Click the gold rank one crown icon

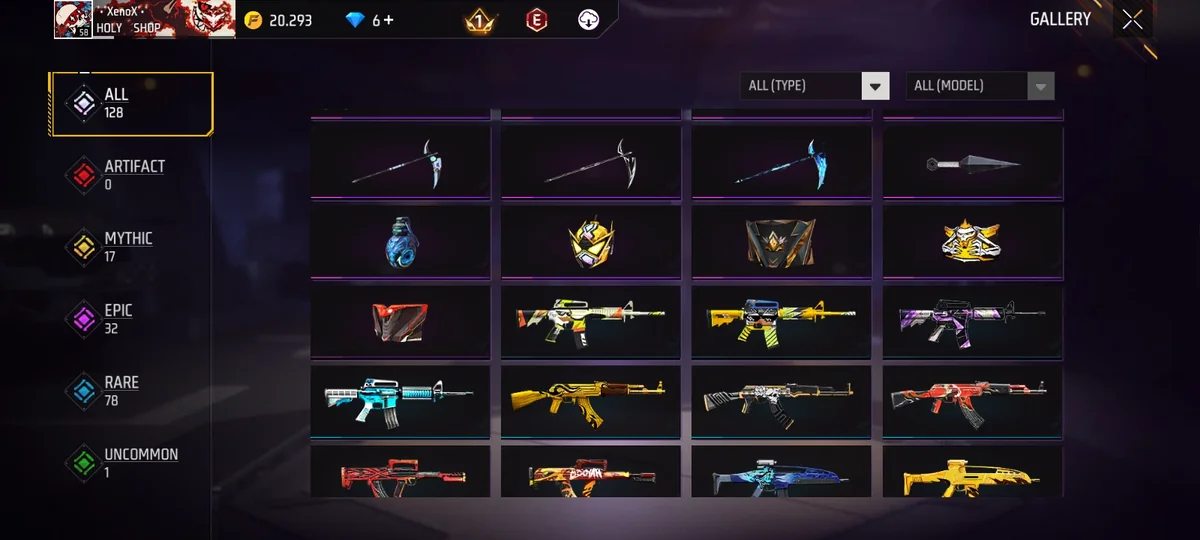pyautogui.click(x=479, y=20)
